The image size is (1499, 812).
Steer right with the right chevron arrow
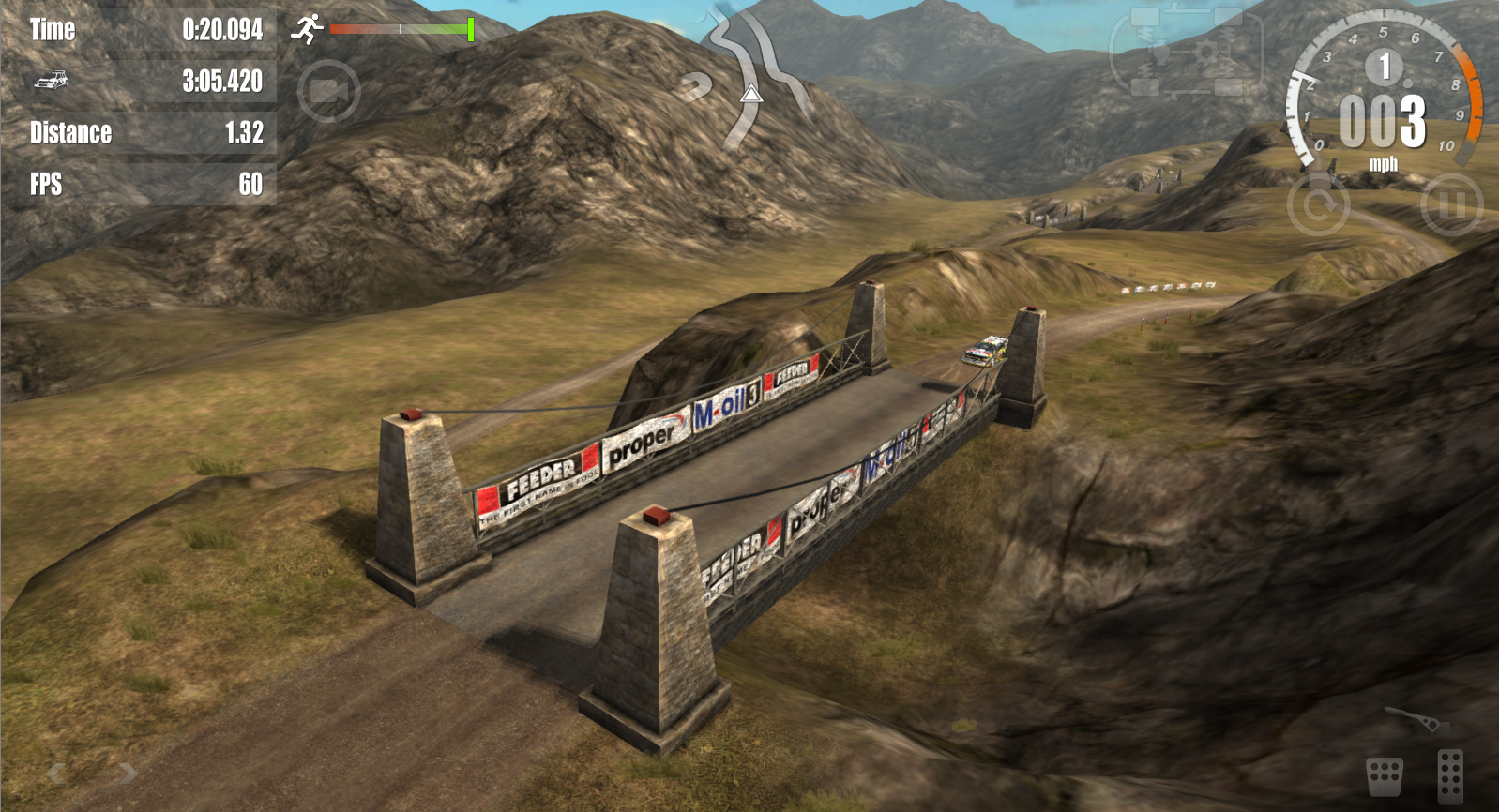pyautogui.click(x=129, y=773)
